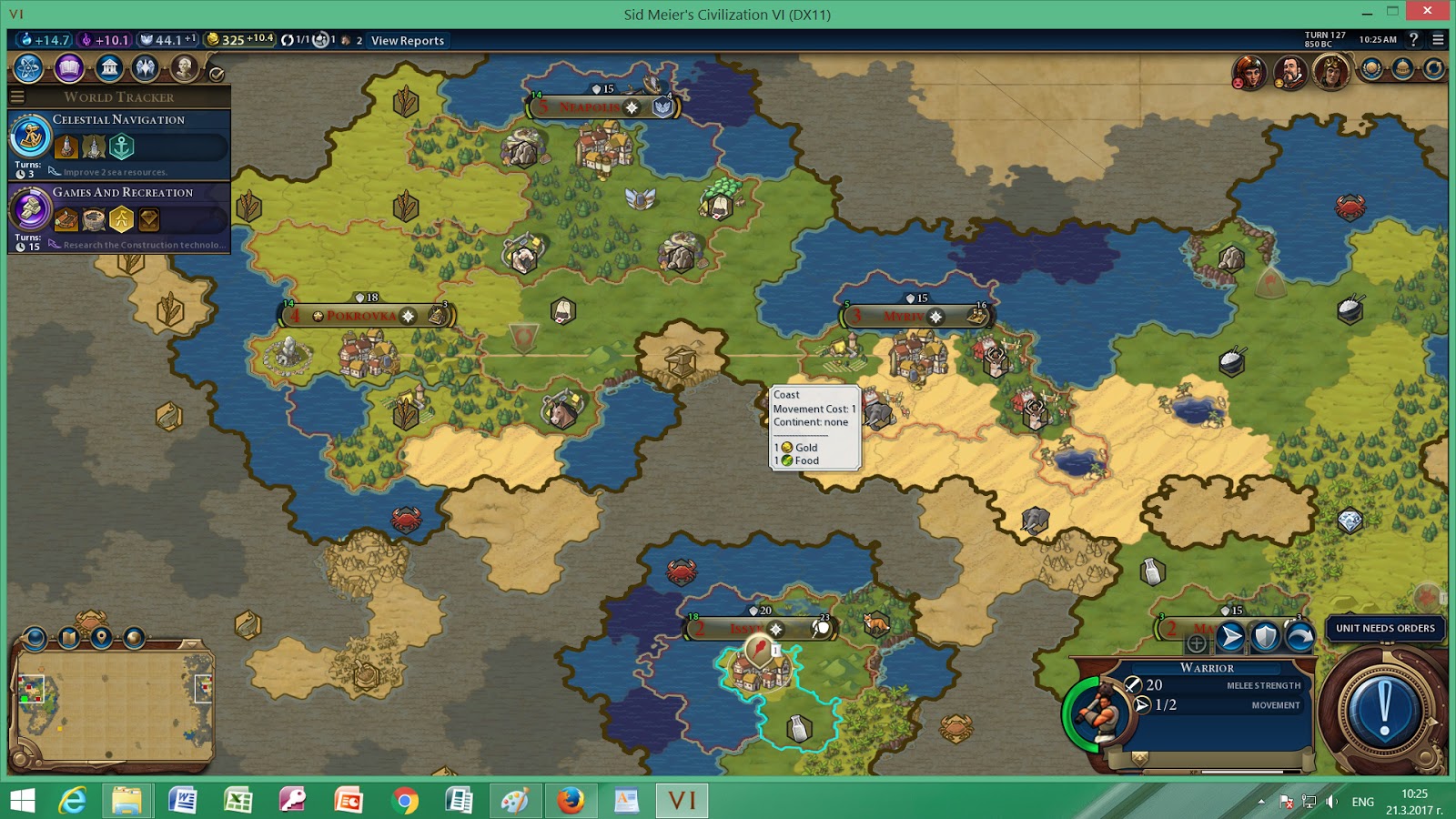Open the Civics tree book icon

68,68
